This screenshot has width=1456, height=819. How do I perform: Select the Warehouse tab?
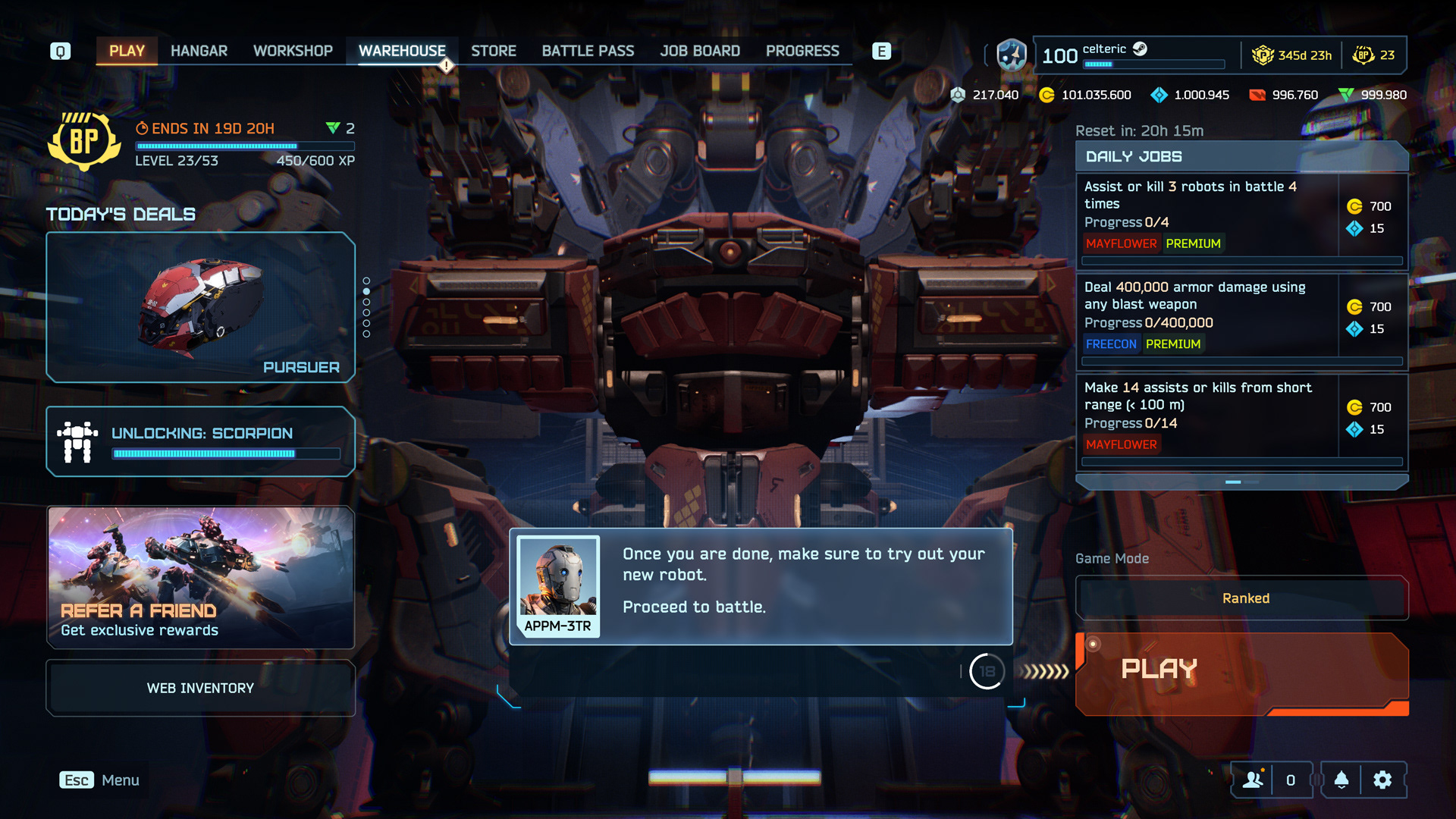tap(402, 51)
